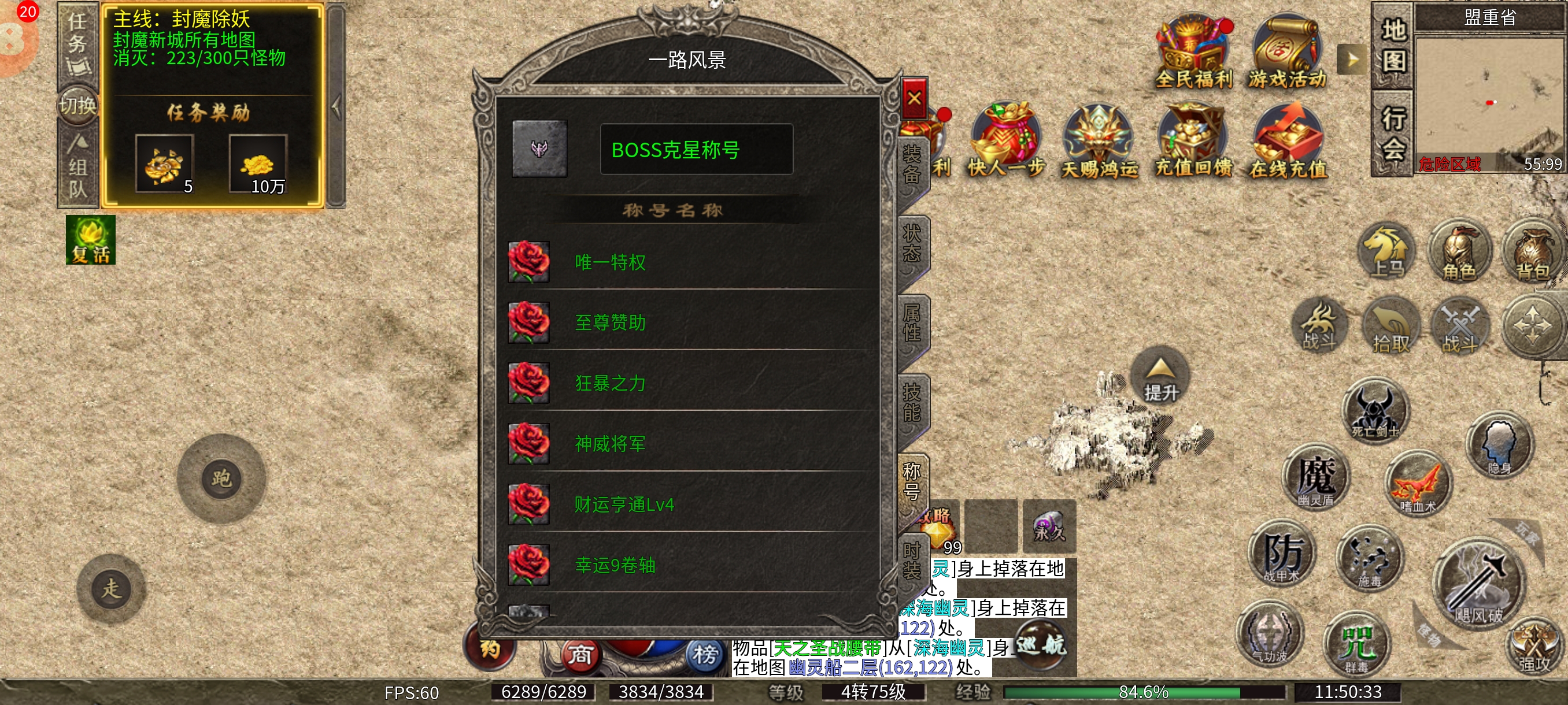Close the title panel with the red X

pyautogui.click(x=914, y=98)
